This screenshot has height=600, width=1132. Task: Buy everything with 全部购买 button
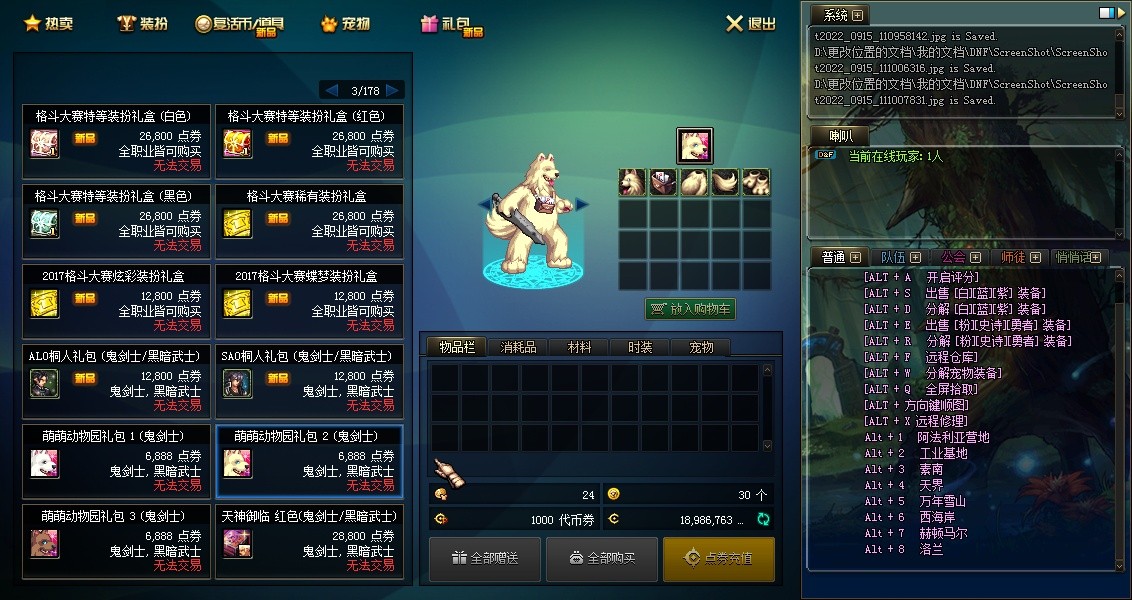(601, 558)
